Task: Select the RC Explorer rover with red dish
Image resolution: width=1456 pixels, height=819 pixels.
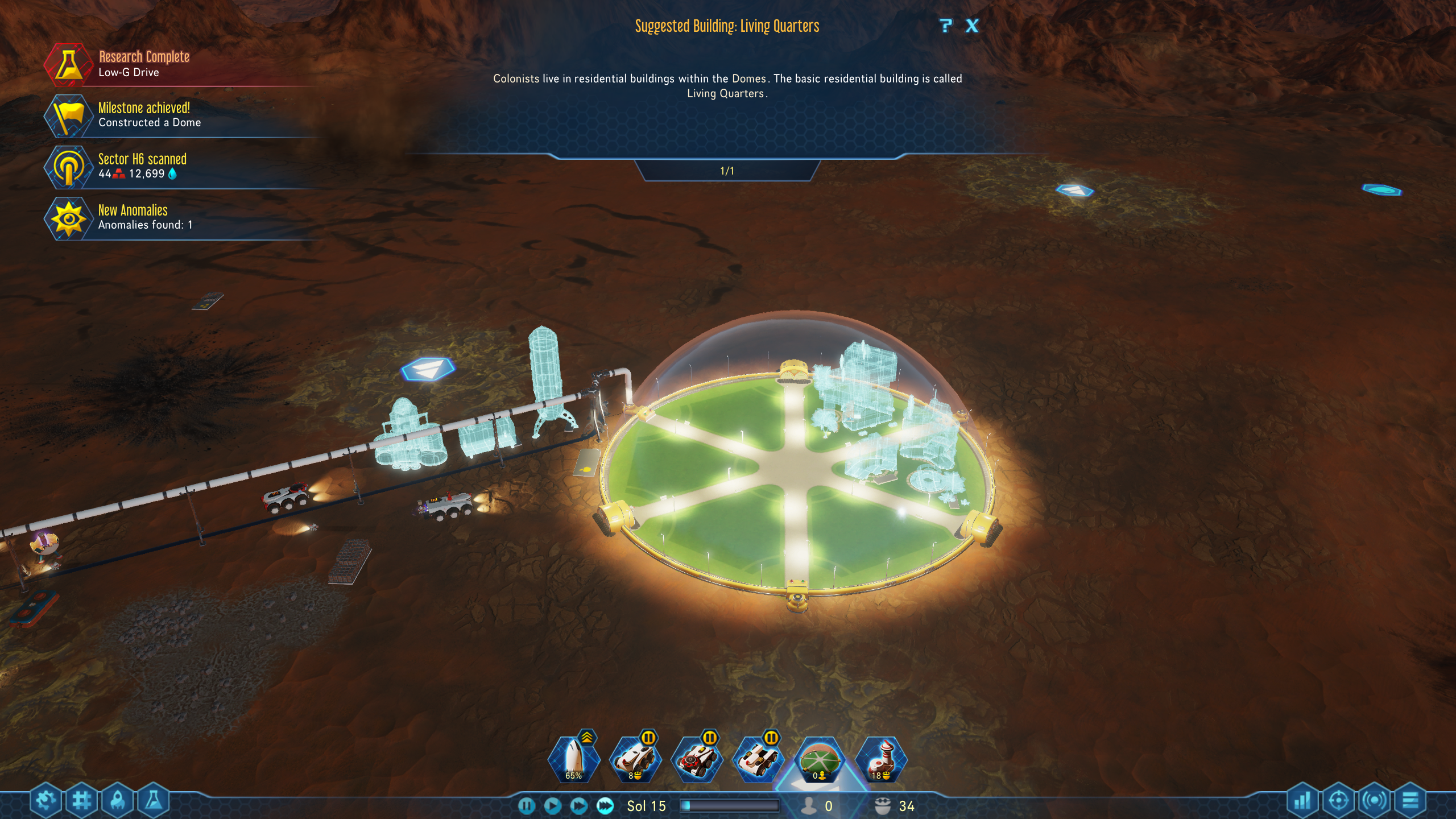Action: tap(697, 759)
